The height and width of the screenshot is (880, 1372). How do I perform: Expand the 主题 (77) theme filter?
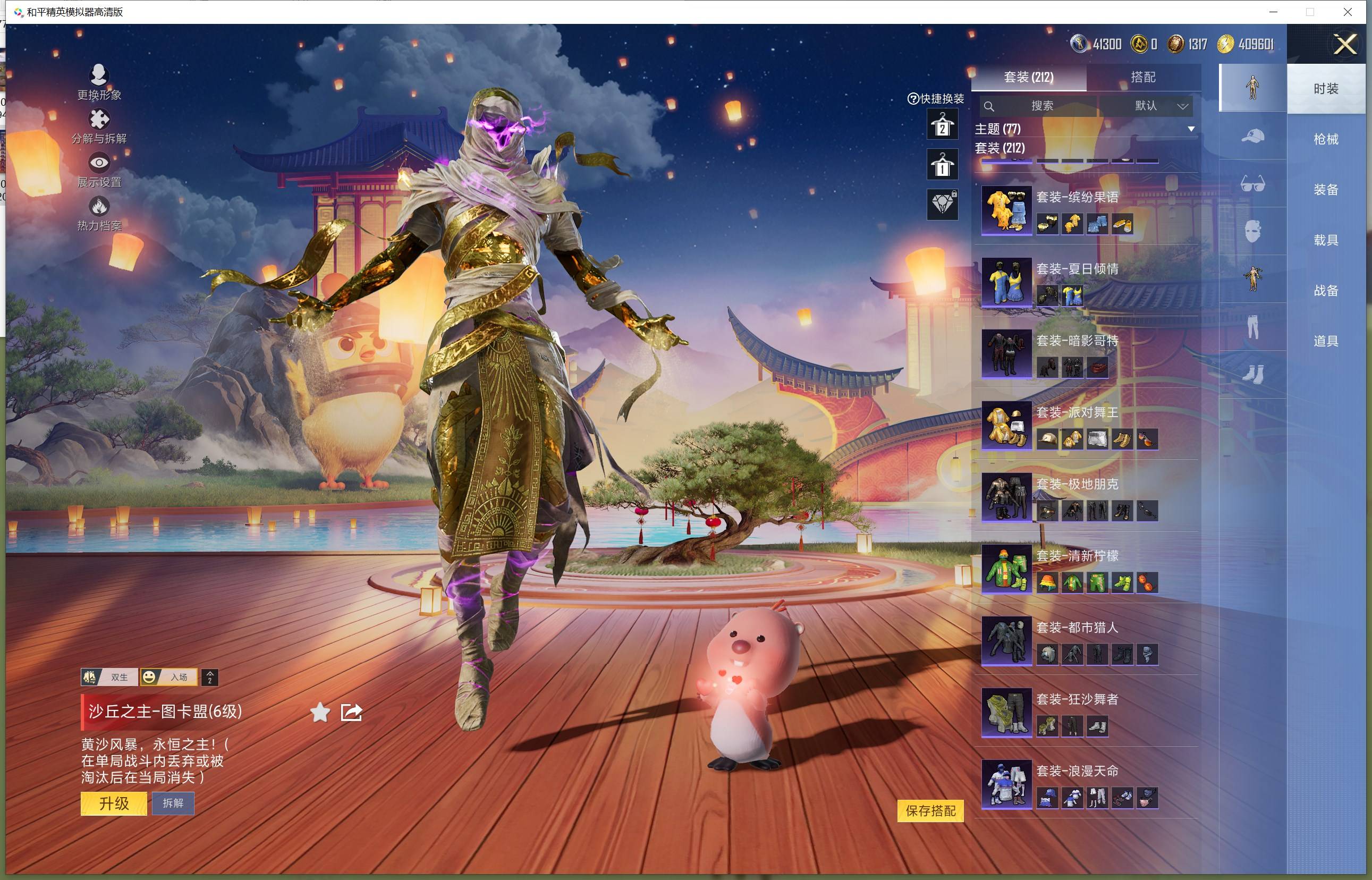click(x=1191, y=129)
